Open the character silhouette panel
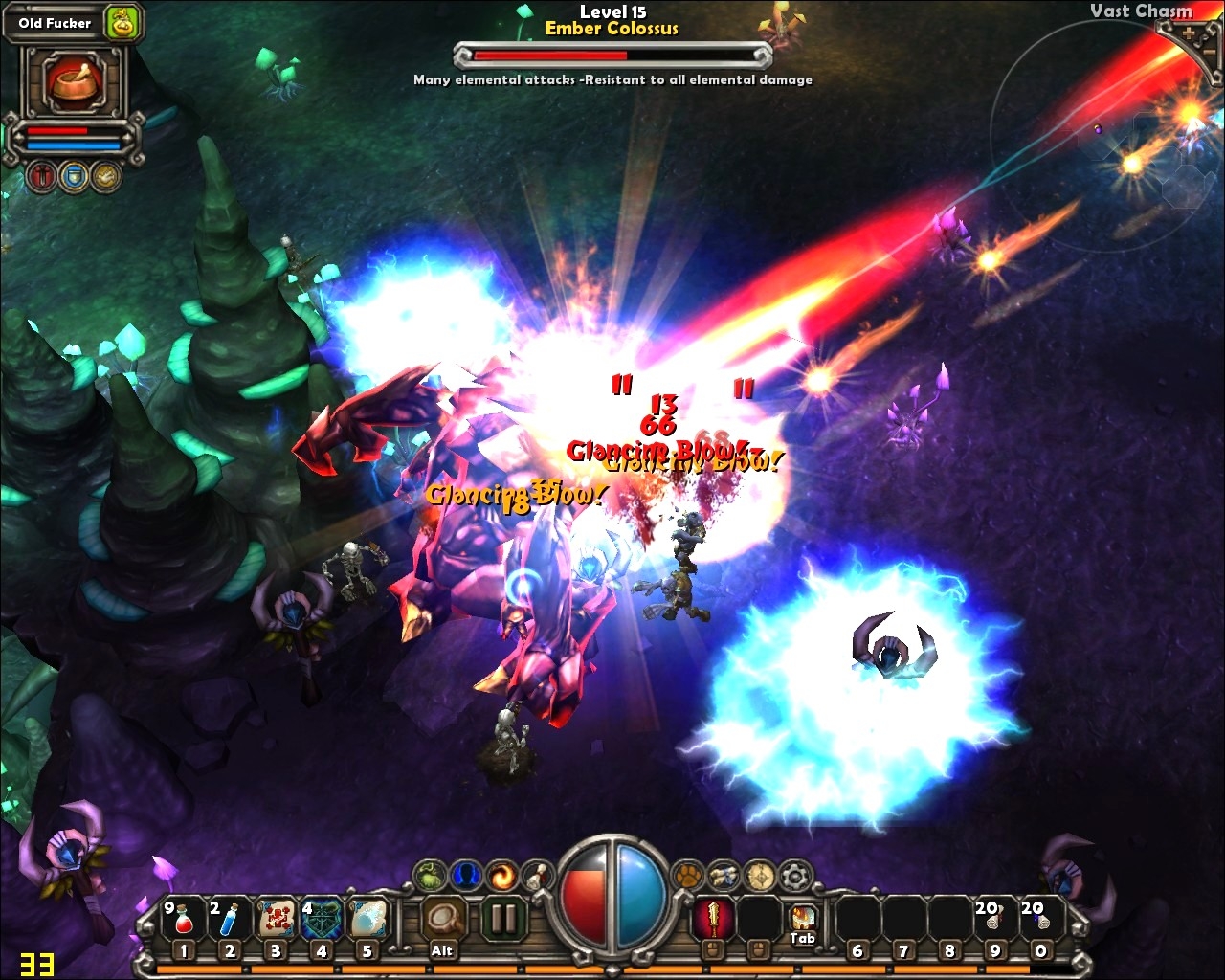Screen dimensions: 1225x980 click(x=466, y=875)
